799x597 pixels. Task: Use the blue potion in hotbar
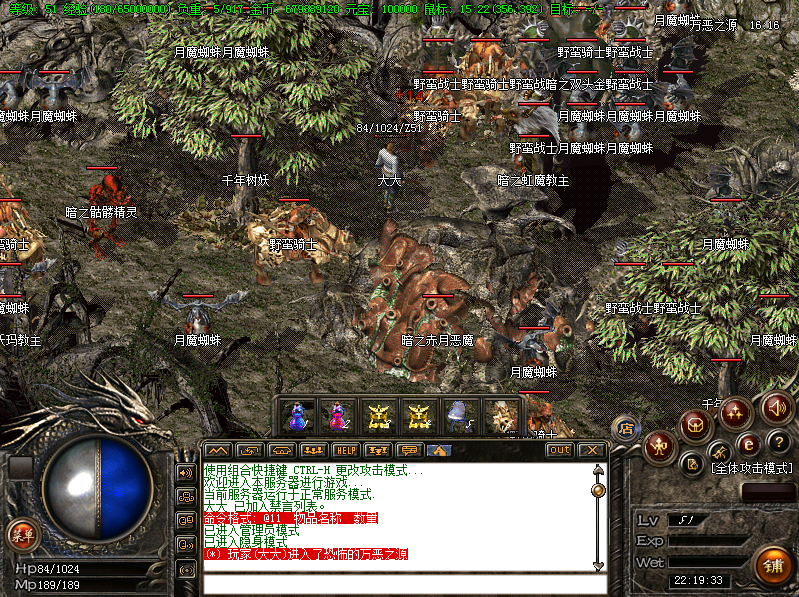298,415
